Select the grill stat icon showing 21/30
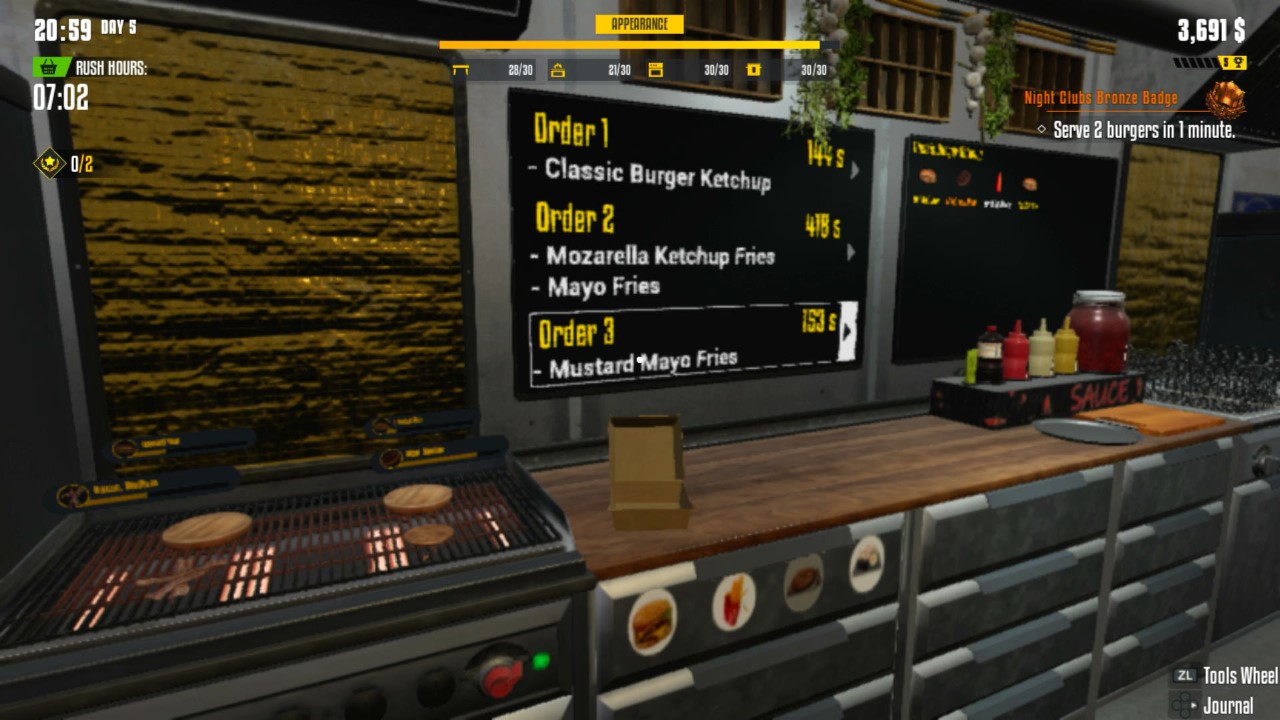This screenshot has height=720, width=1280. [x=558, y=70]
